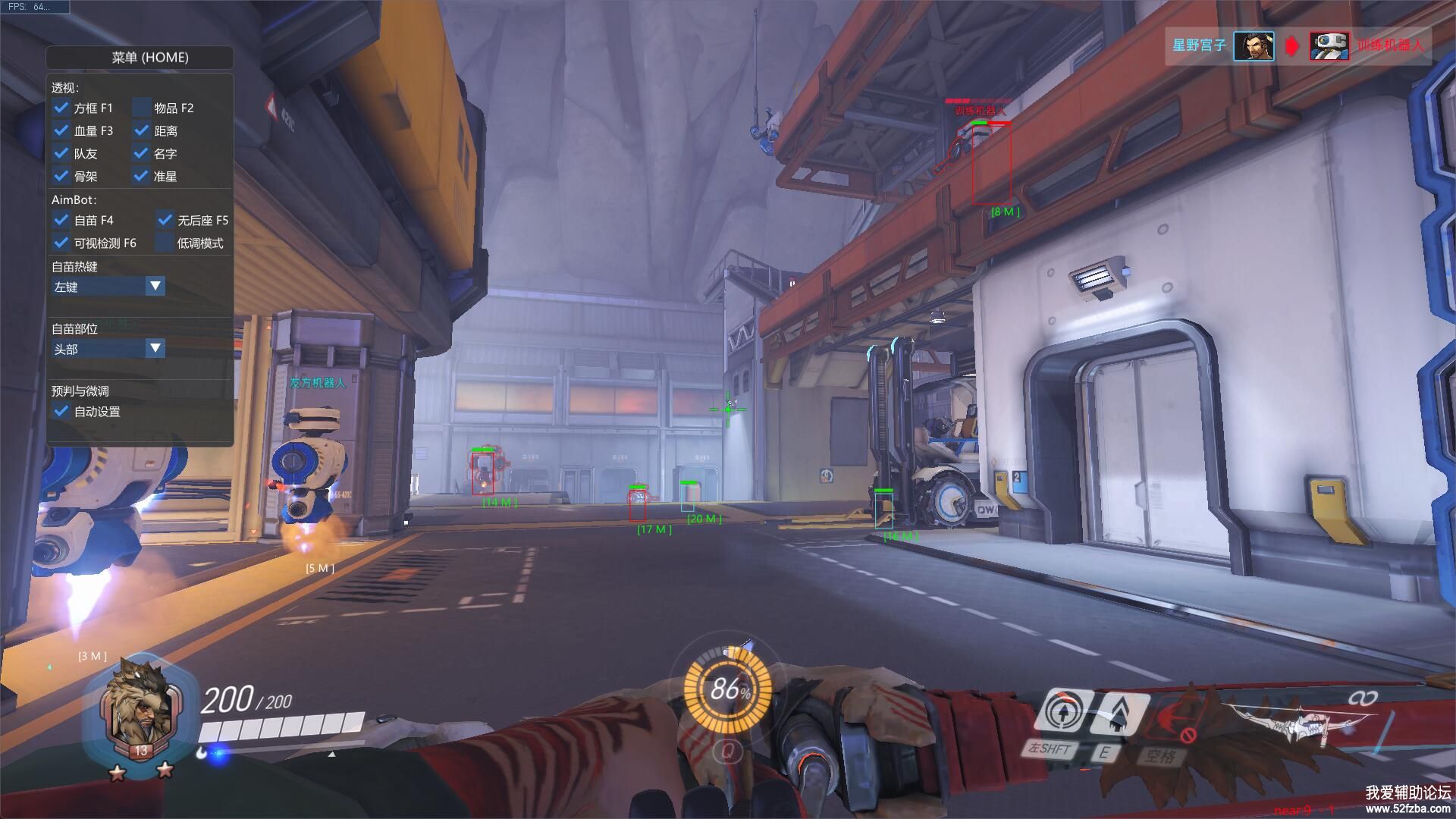The height and width of the screenshot is (819, 1456).
Task: Click the ultimate charge meter
Action: tap(728, 689)
